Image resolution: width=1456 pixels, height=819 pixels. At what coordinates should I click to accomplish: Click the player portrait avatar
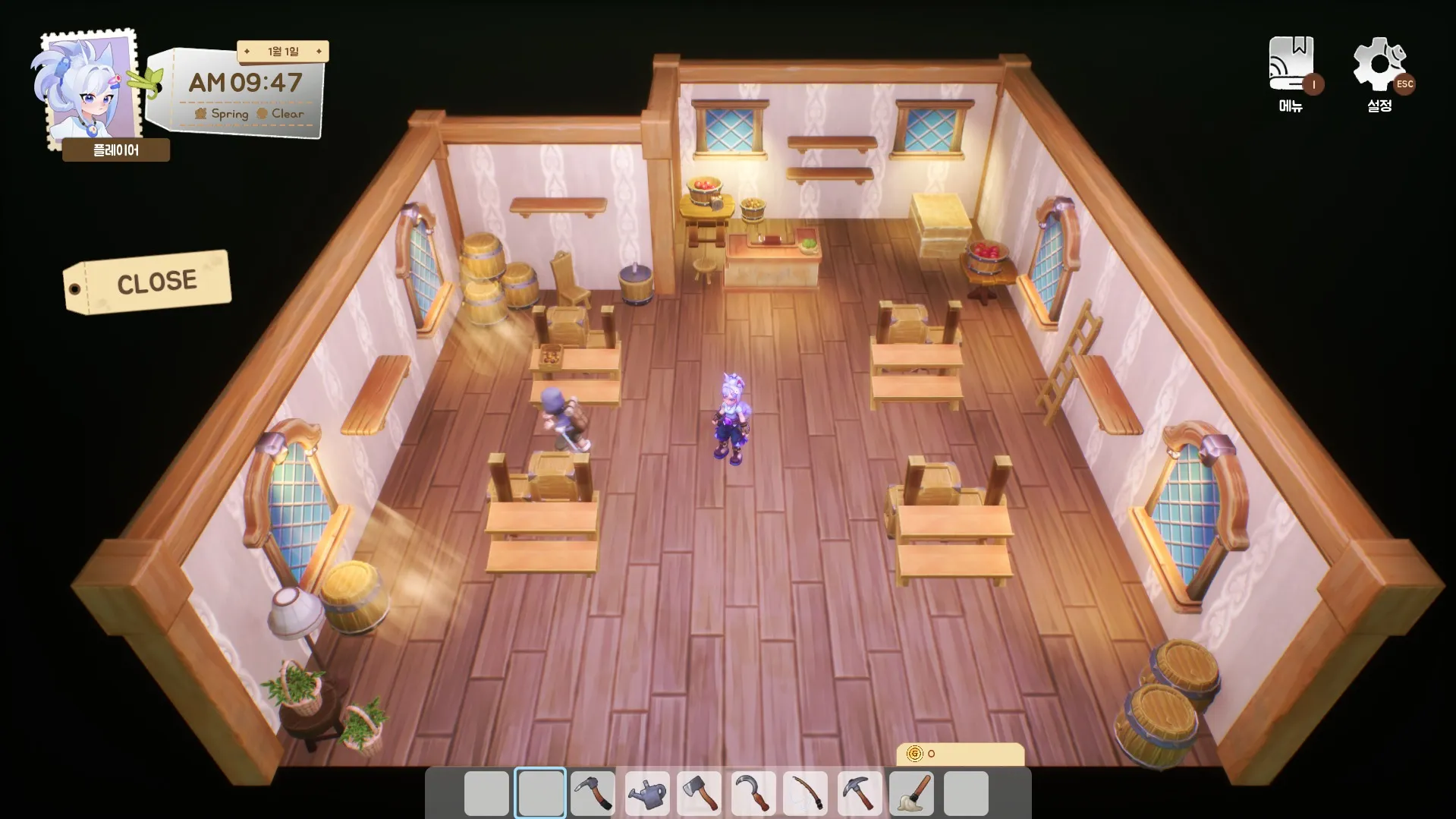click(87, 90)
